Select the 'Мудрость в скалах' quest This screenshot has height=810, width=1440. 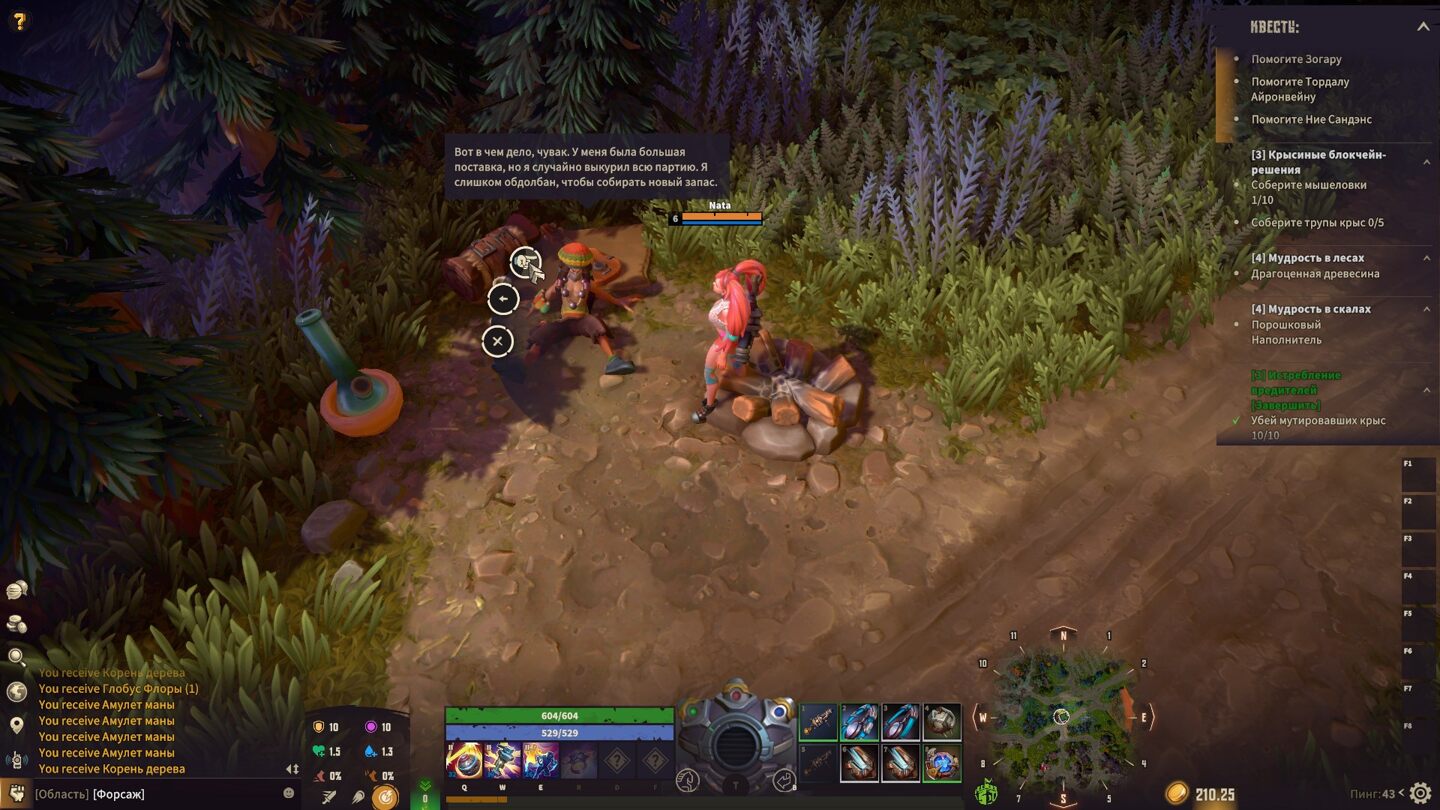(1310, 309)
